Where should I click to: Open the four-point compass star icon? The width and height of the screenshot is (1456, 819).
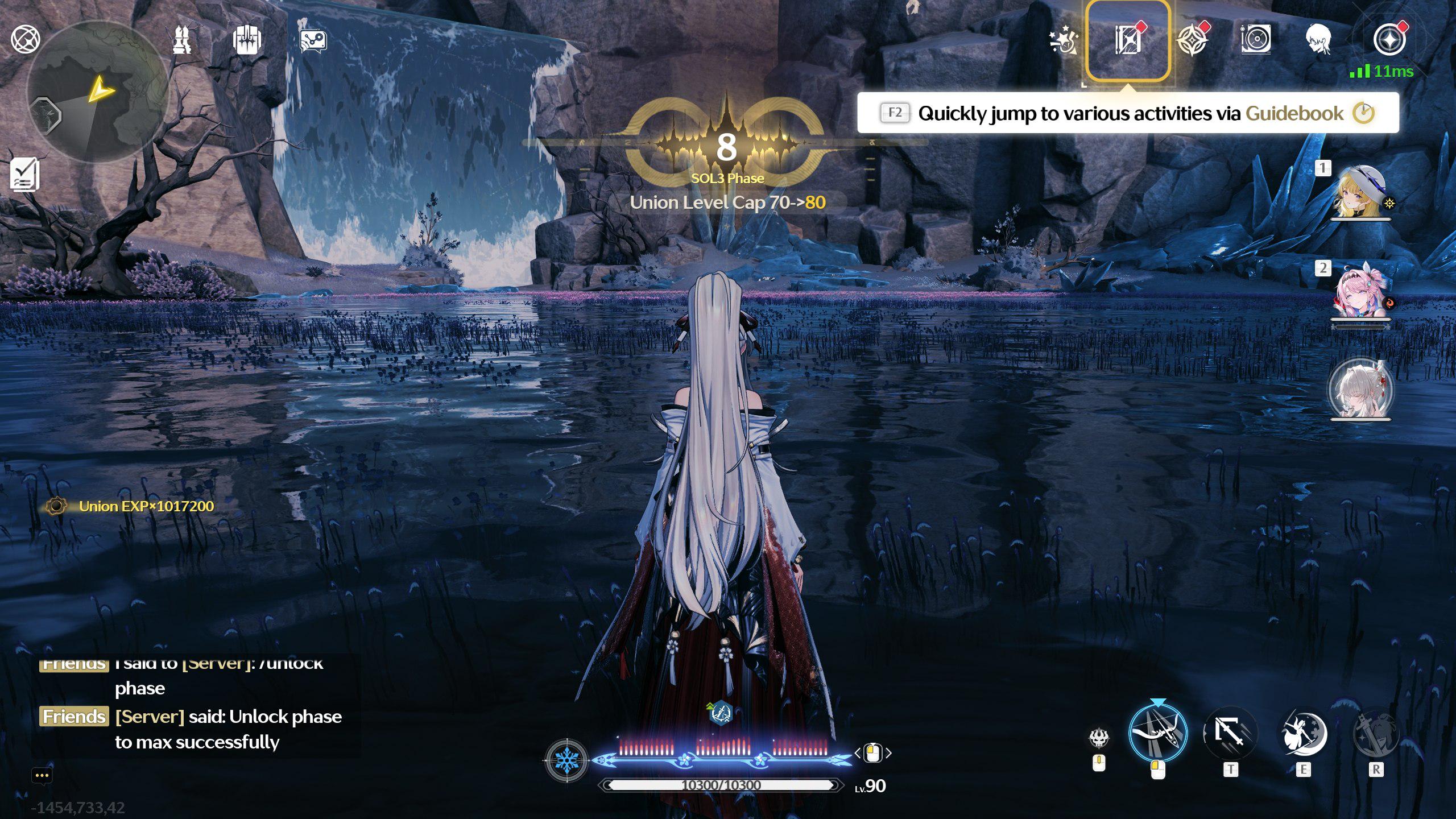click(1193, 40)
